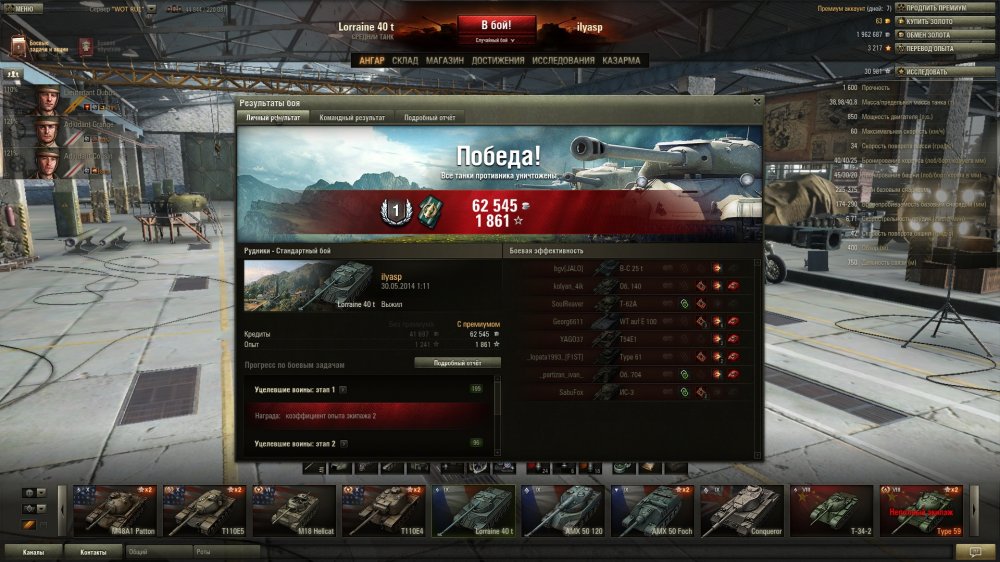Open the МЕНЮ button
The height and width of the screenshot is (562, 1000).
(x=22, y=7)
